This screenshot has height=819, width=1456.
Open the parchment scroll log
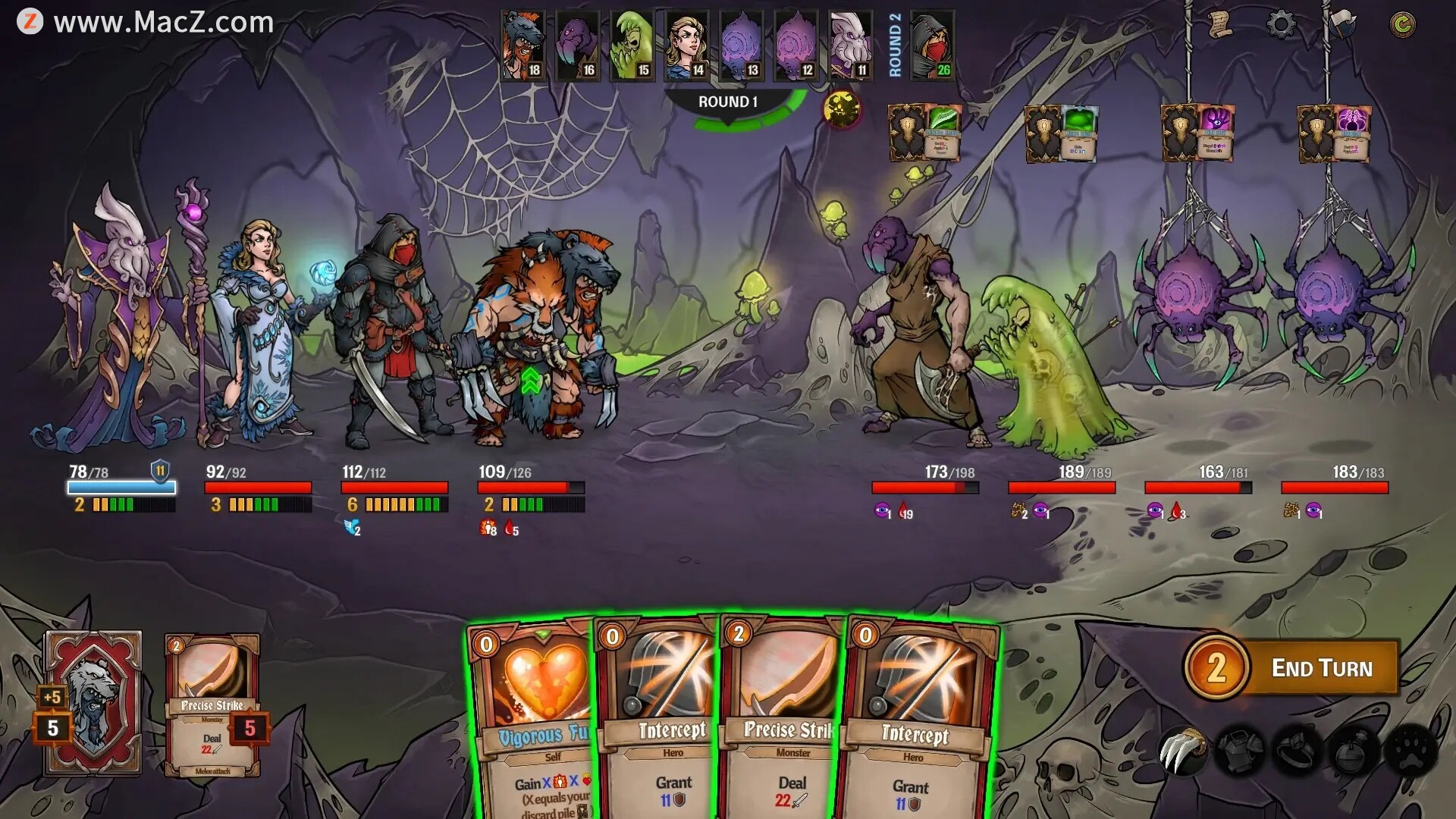coord(1219,24)
